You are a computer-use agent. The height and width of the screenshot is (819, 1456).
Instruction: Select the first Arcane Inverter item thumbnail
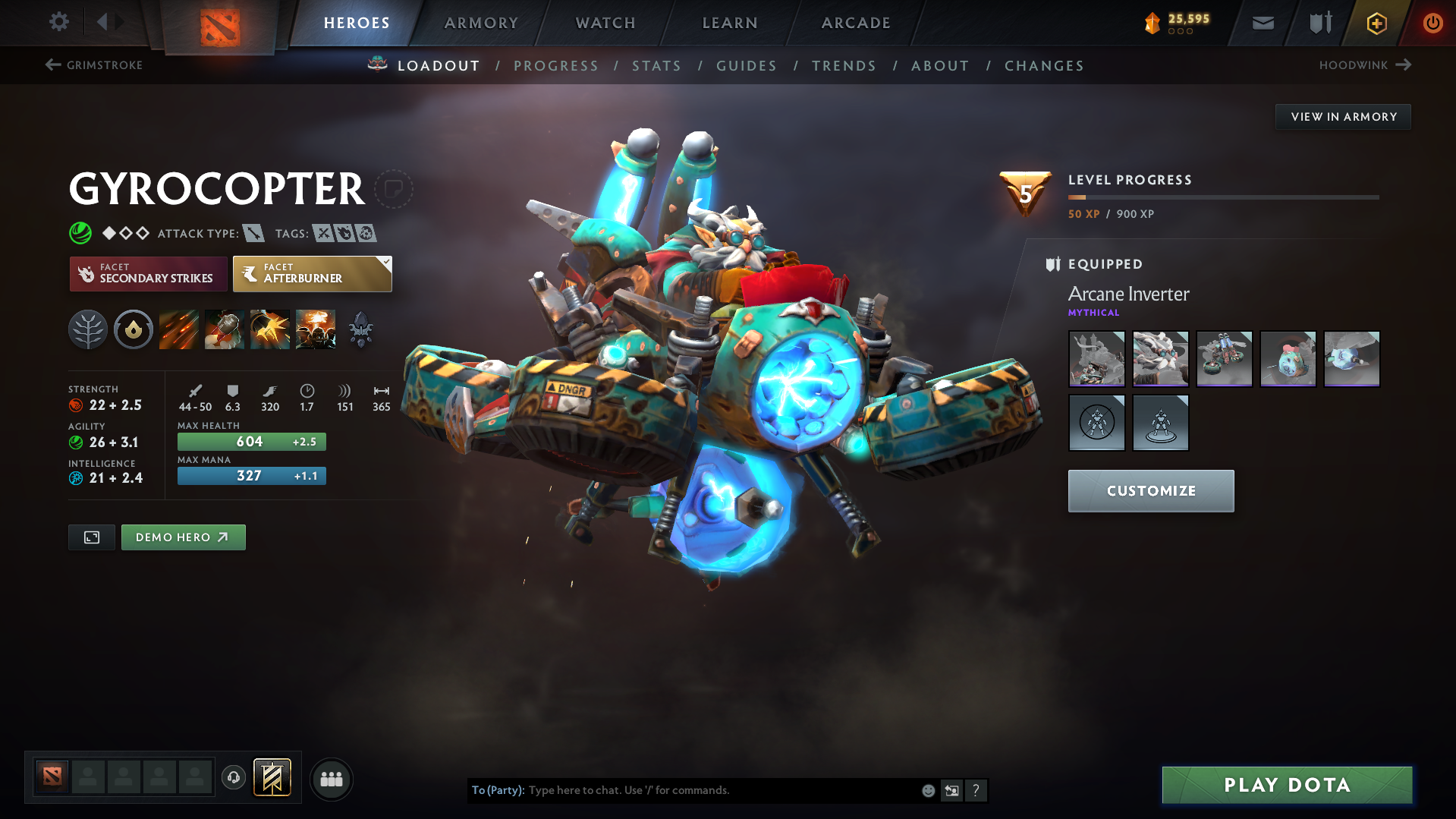click(x=1096, y=358)
